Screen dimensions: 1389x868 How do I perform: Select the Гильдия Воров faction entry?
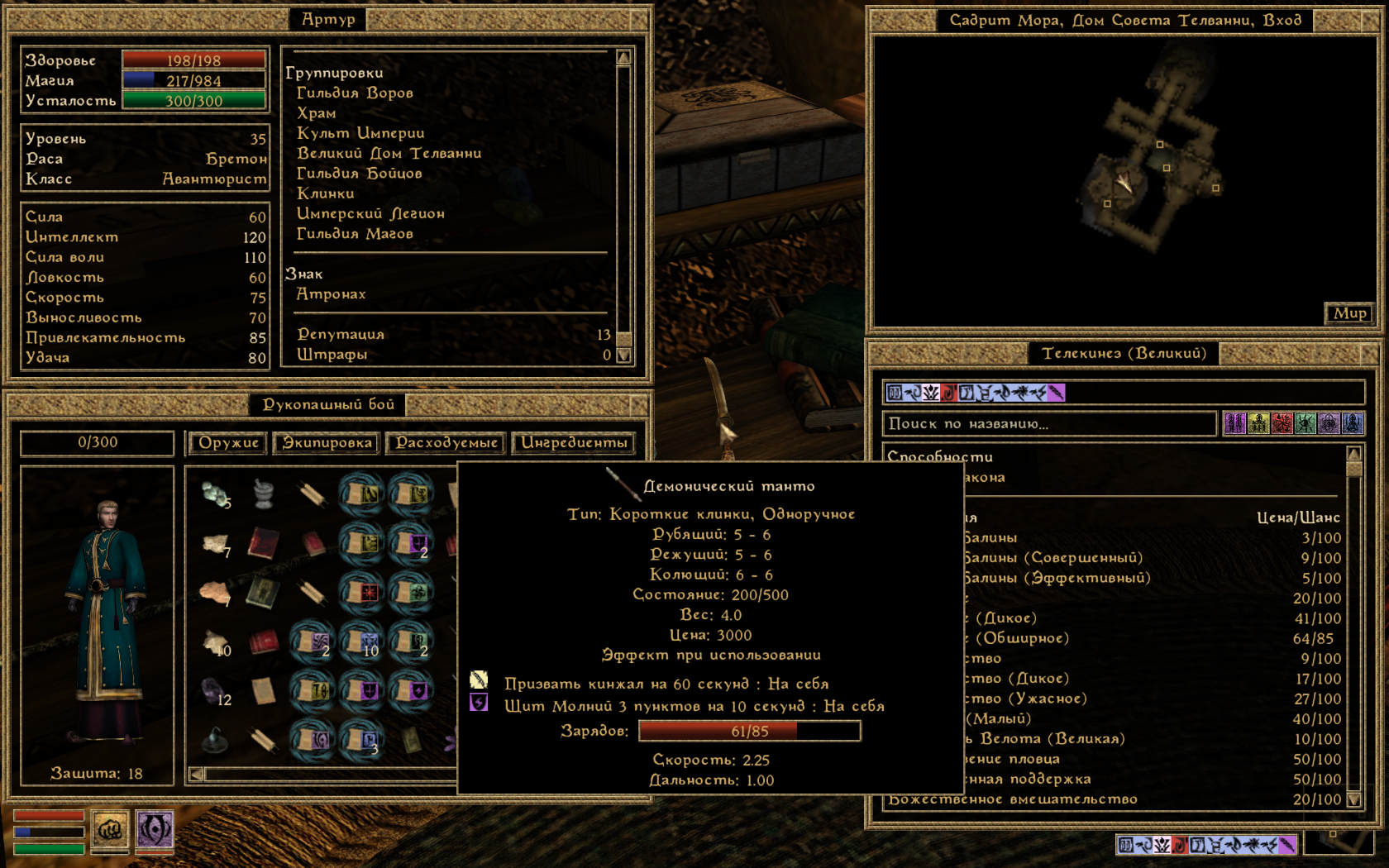click(x=355, y=93)
